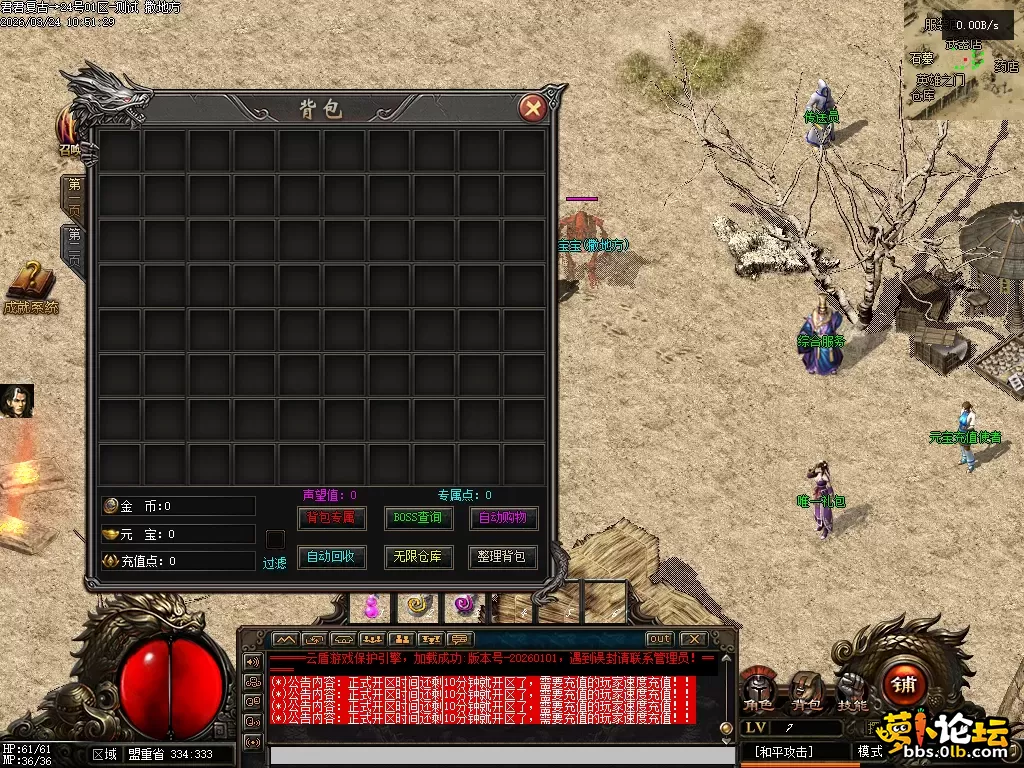Open the 背包专属 button
The image size is (1024, 768).
click(x=332, y=518)
